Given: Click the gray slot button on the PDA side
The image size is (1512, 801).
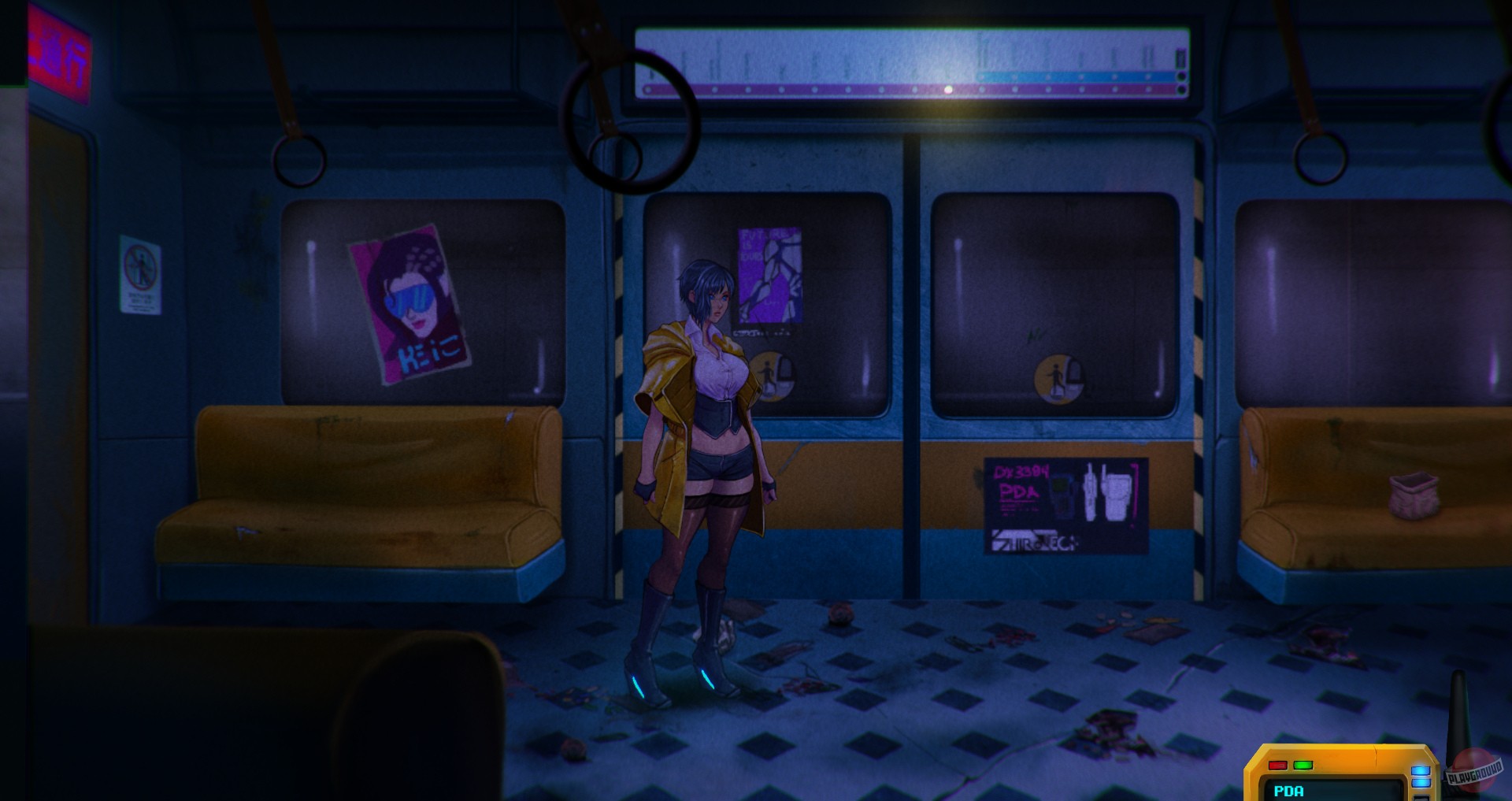Looking at the screenshot, I should [x=1422, y=798].
